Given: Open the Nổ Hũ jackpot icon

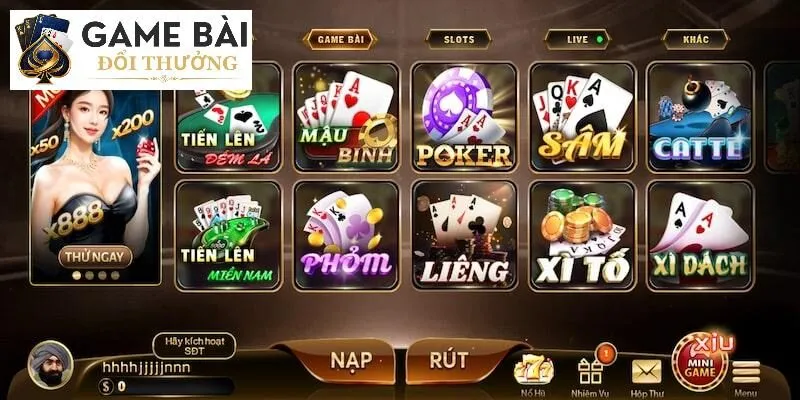Looking at the screenshot, I should coord(533,373).
